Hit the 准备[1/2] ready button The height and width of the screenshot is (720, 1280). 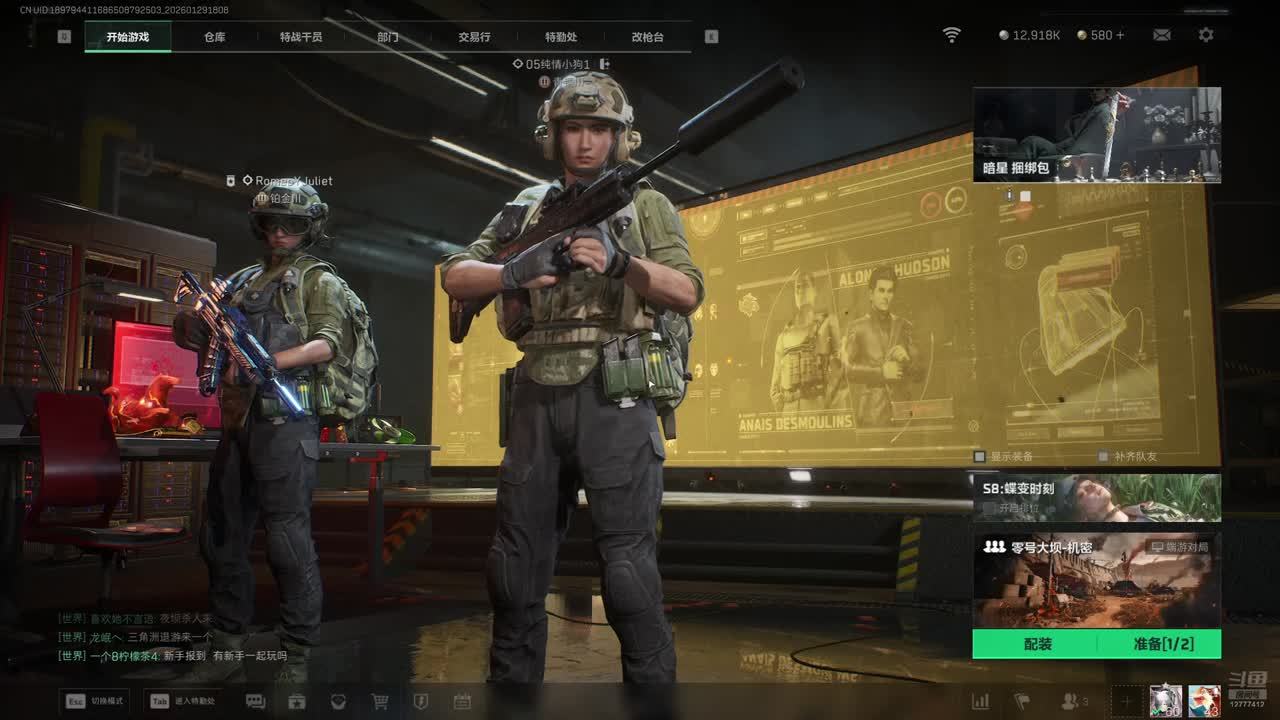pyautogui.click(x=1163, y=644)
